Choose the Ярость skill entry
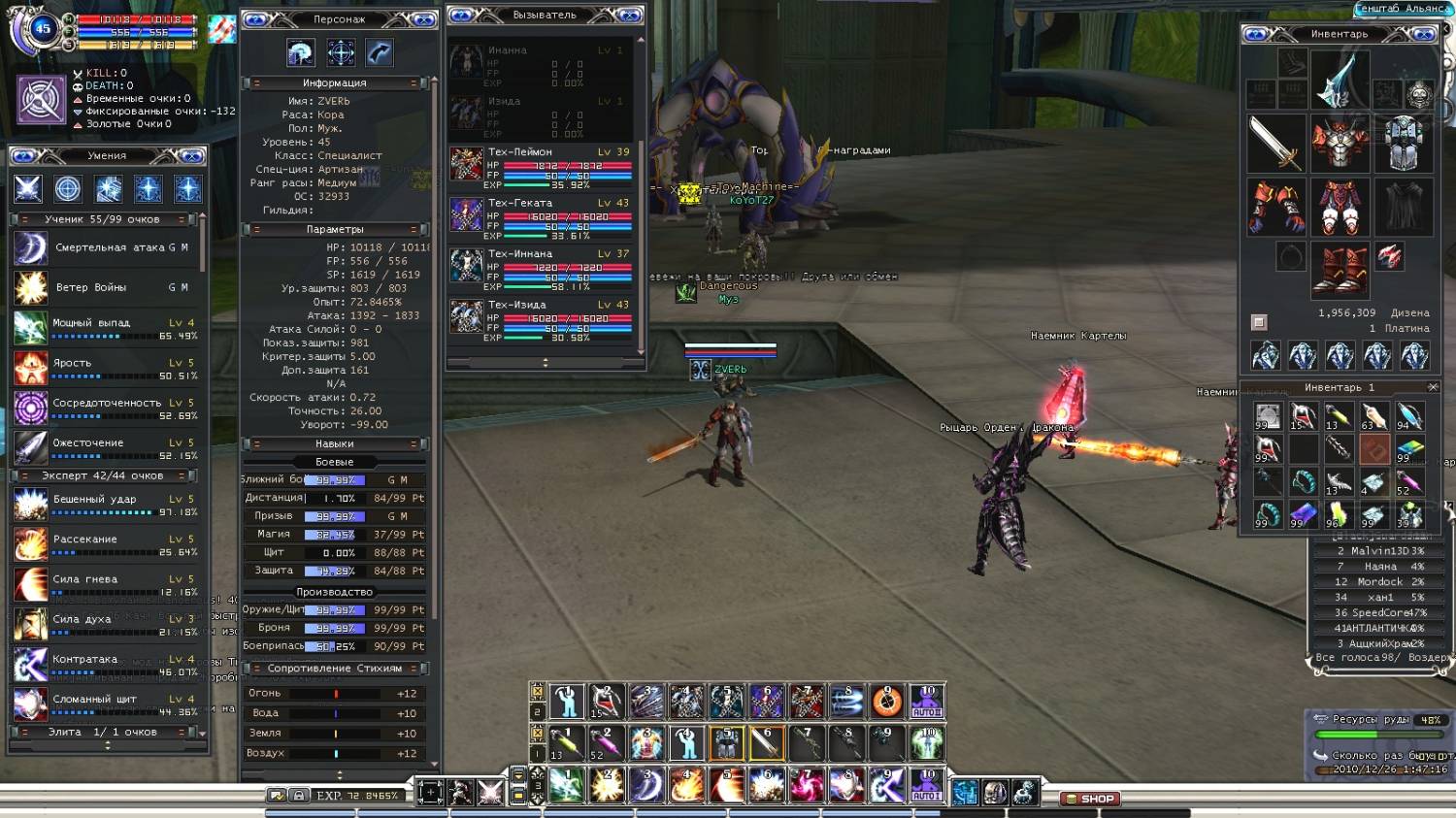The height and width of the screenshot is (818, 1456). [107, 369]
